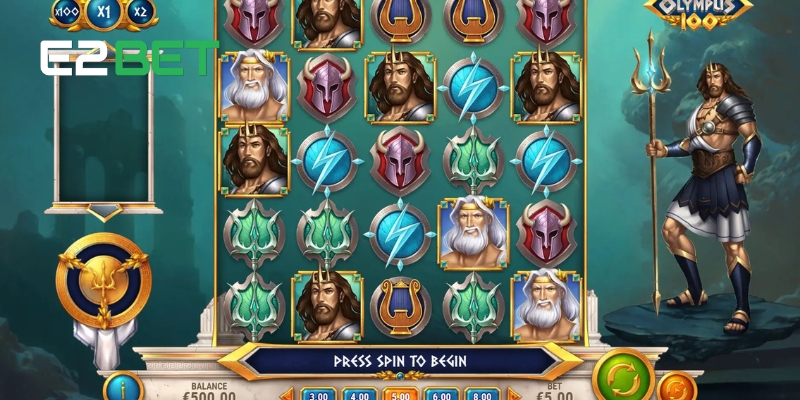Select the 3.00 bet value
Screen dimensions: 800x400
tap(317, 394)
